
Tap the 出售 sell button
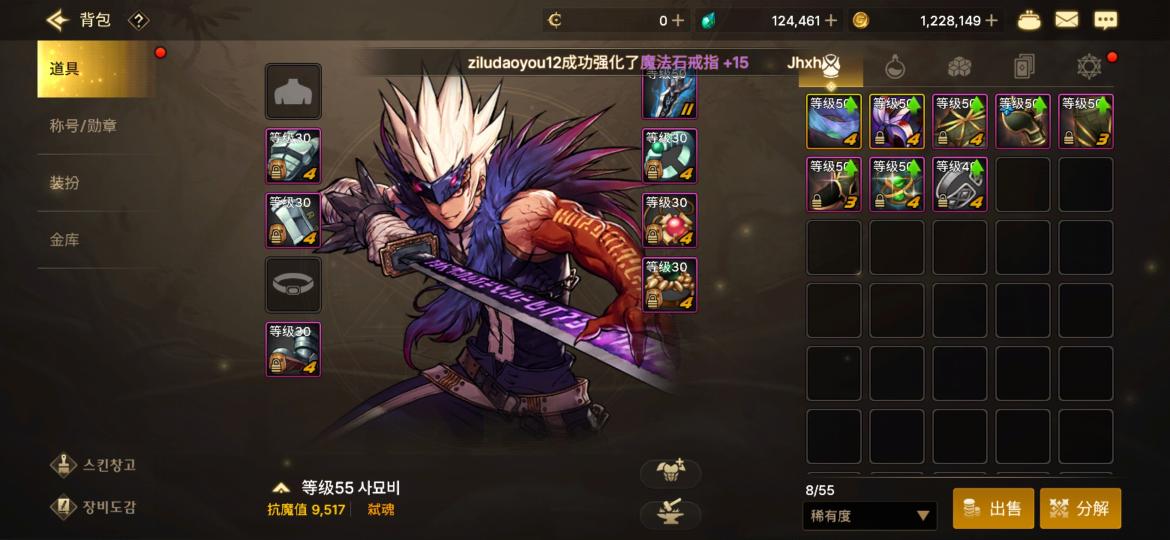coord(993,509)
